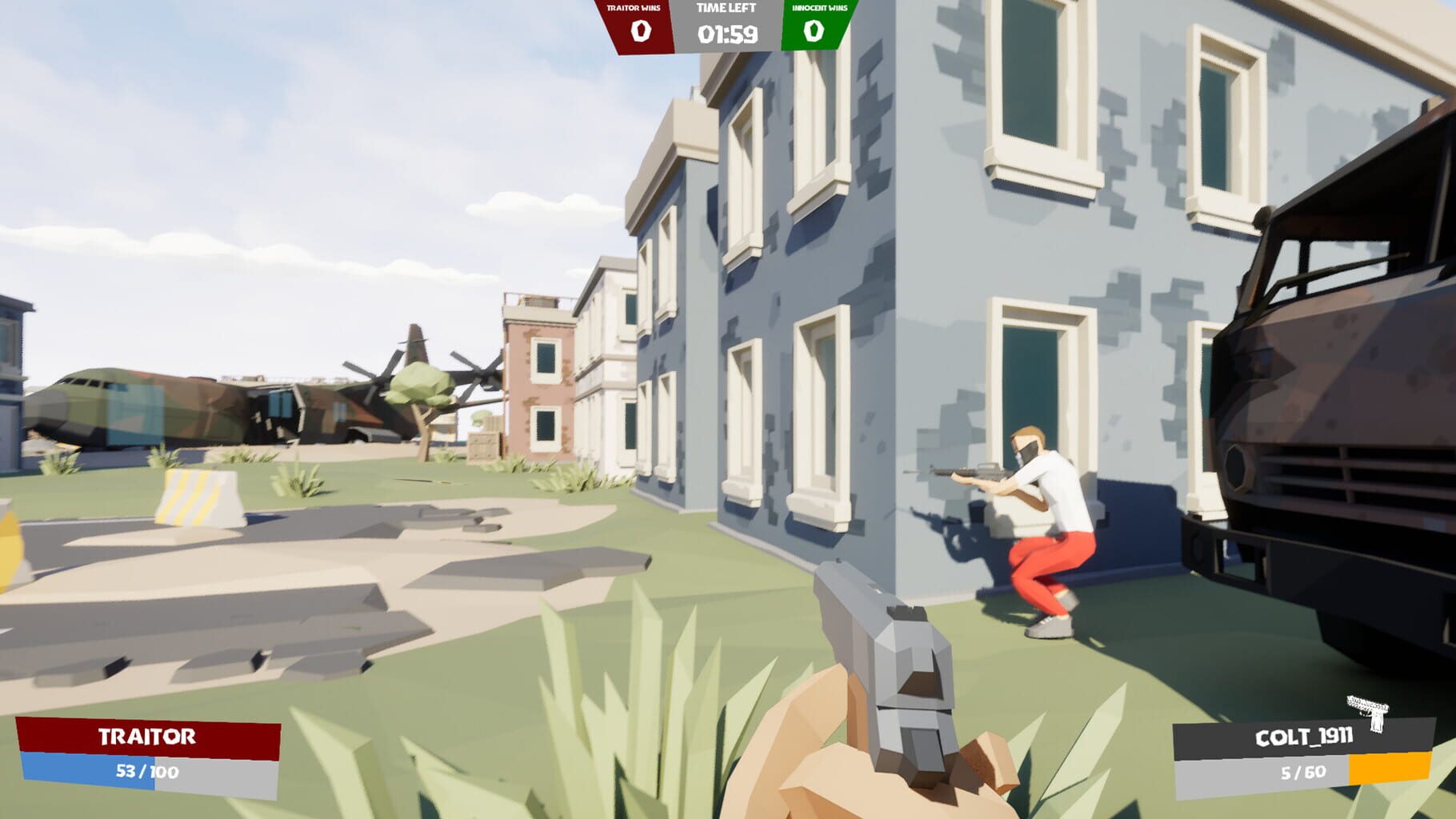Click the TRAITOR role label

(x=148, y=737)
